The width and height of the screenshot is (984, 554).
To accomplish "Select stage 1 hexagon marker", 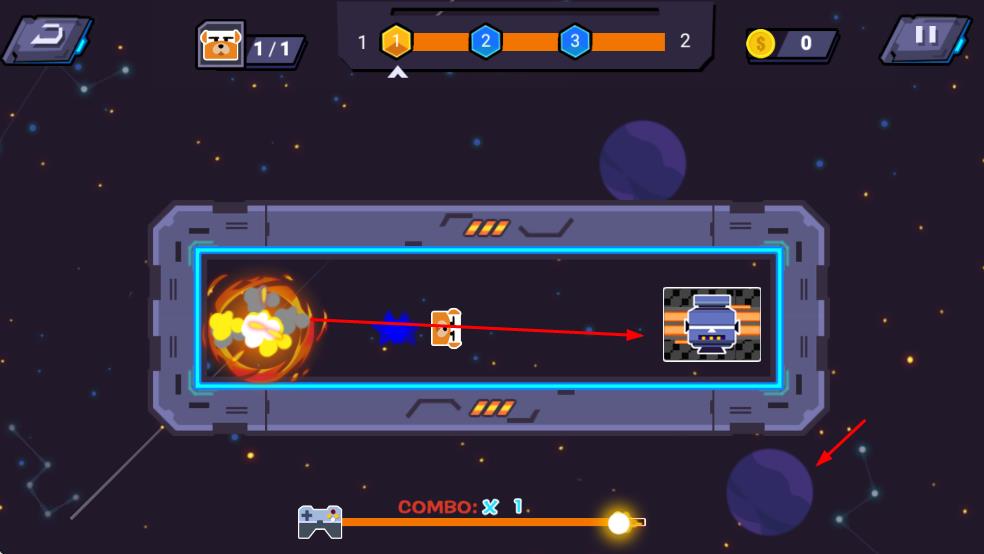I will (397, 41).
